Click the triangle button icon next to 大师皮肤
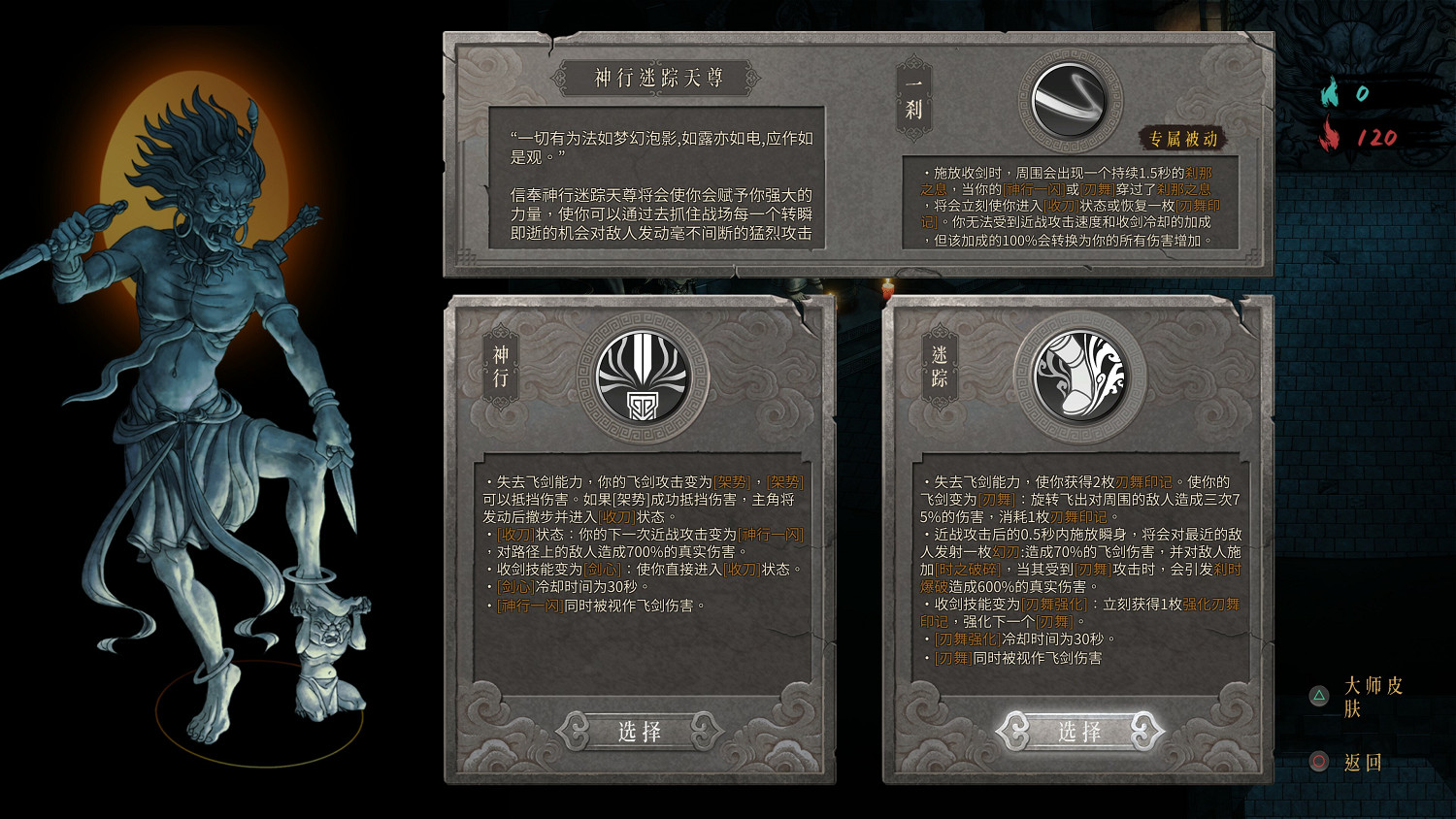This screenshot has width=1456, height=819. [1318, 695]
